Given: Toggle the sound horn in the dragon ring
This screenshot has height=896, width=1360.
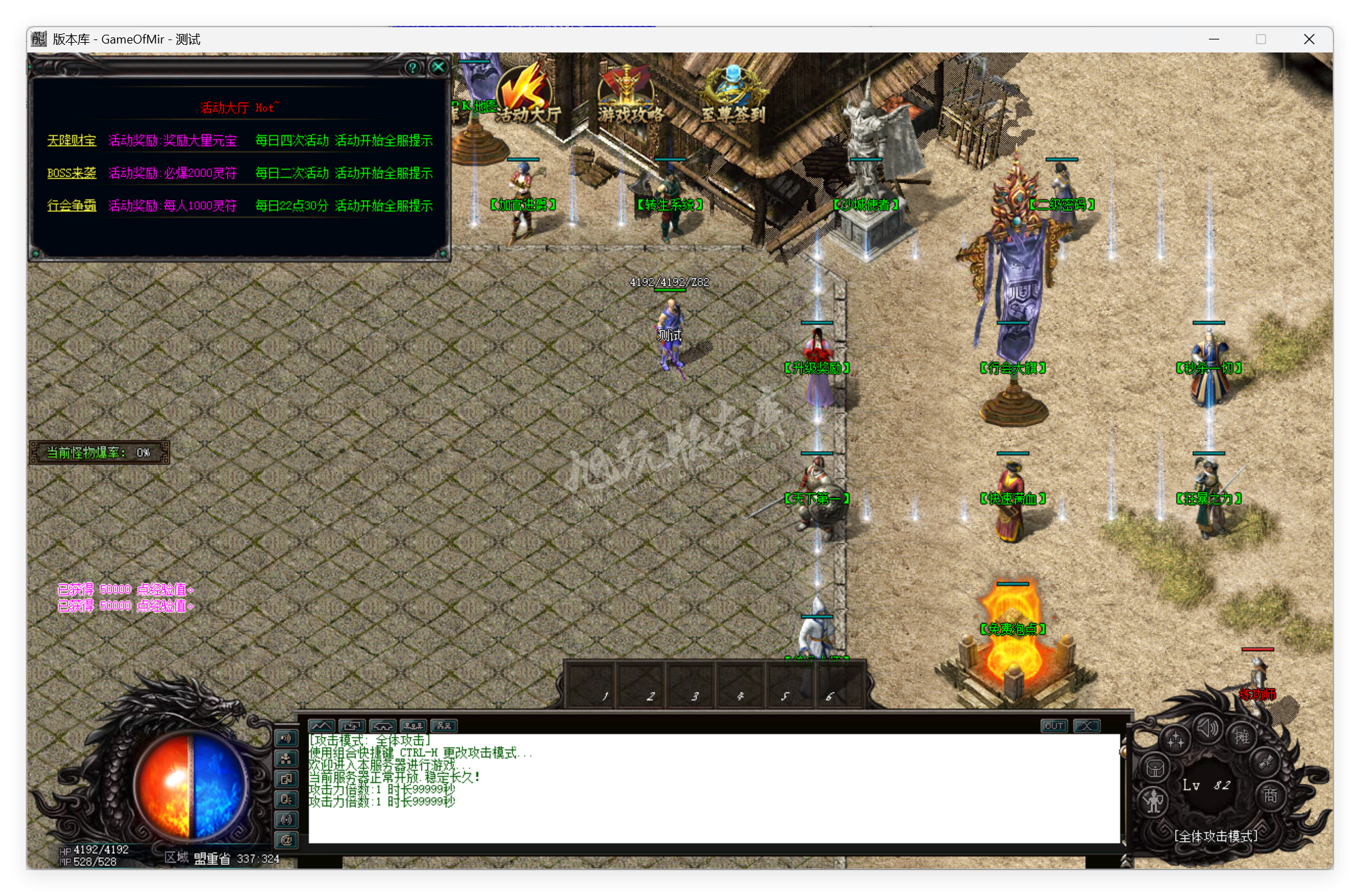Looking at the screenshot, I should tap(1208, 726).
